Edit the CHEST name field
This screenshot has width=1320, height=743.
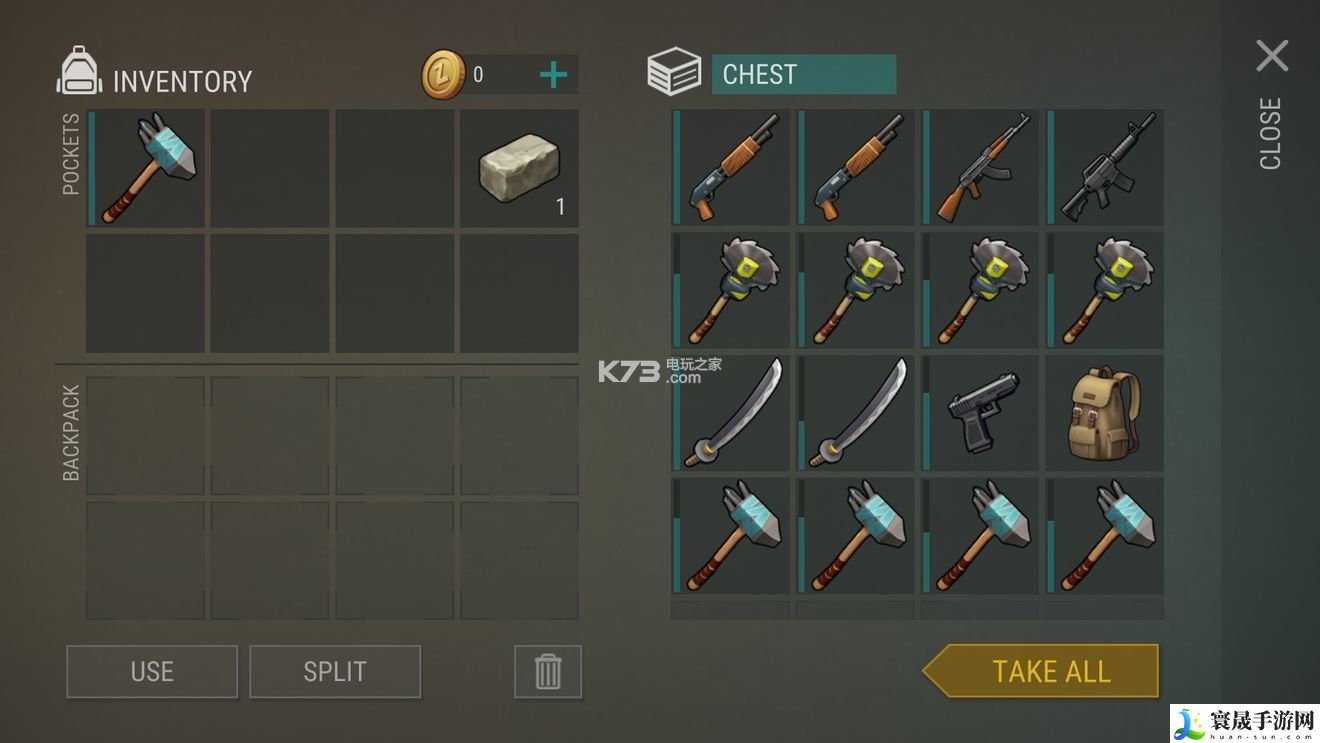click(803, 75)
